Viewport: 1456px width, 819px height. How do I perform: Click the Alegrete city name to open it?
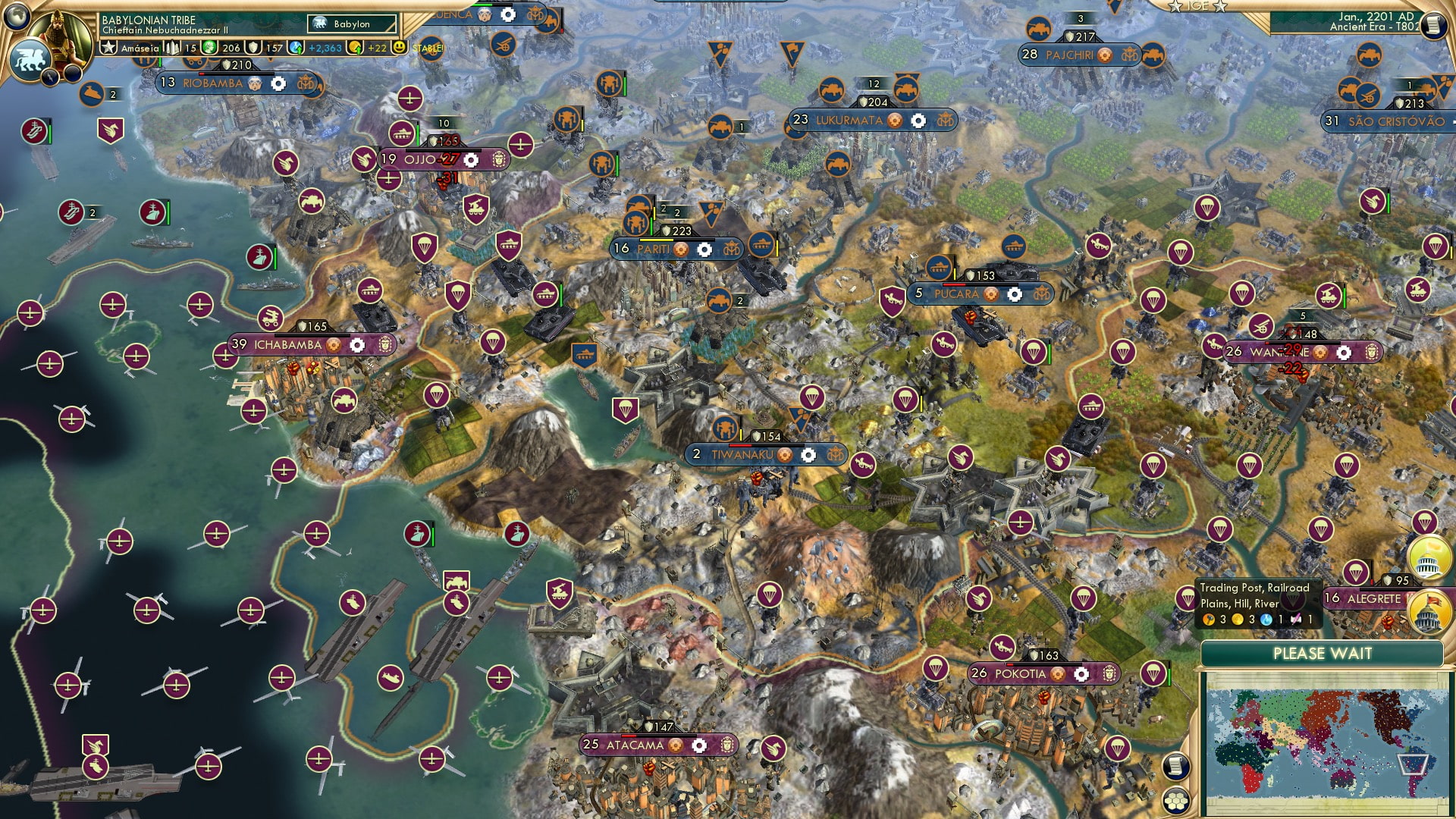(x=1373, y=598)
